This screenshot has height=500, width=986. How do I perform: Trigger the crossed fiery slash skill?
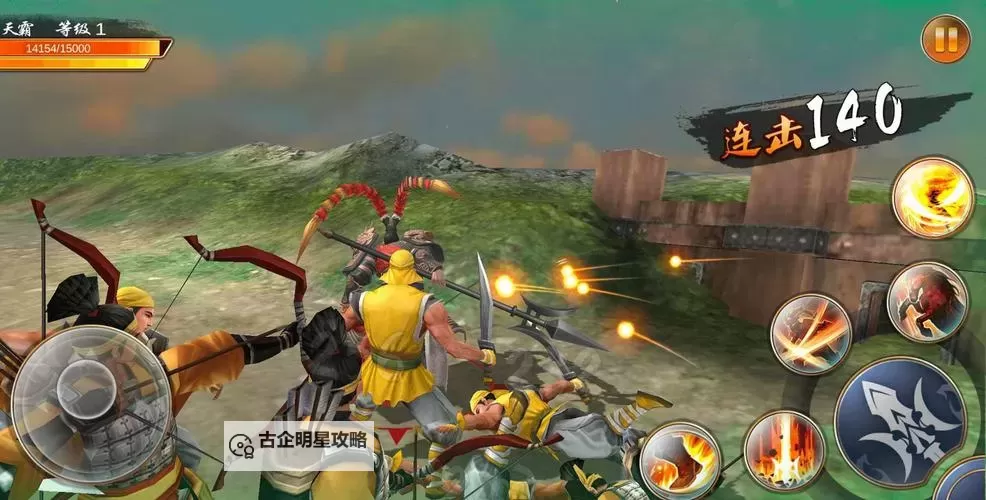click(810, 334)
